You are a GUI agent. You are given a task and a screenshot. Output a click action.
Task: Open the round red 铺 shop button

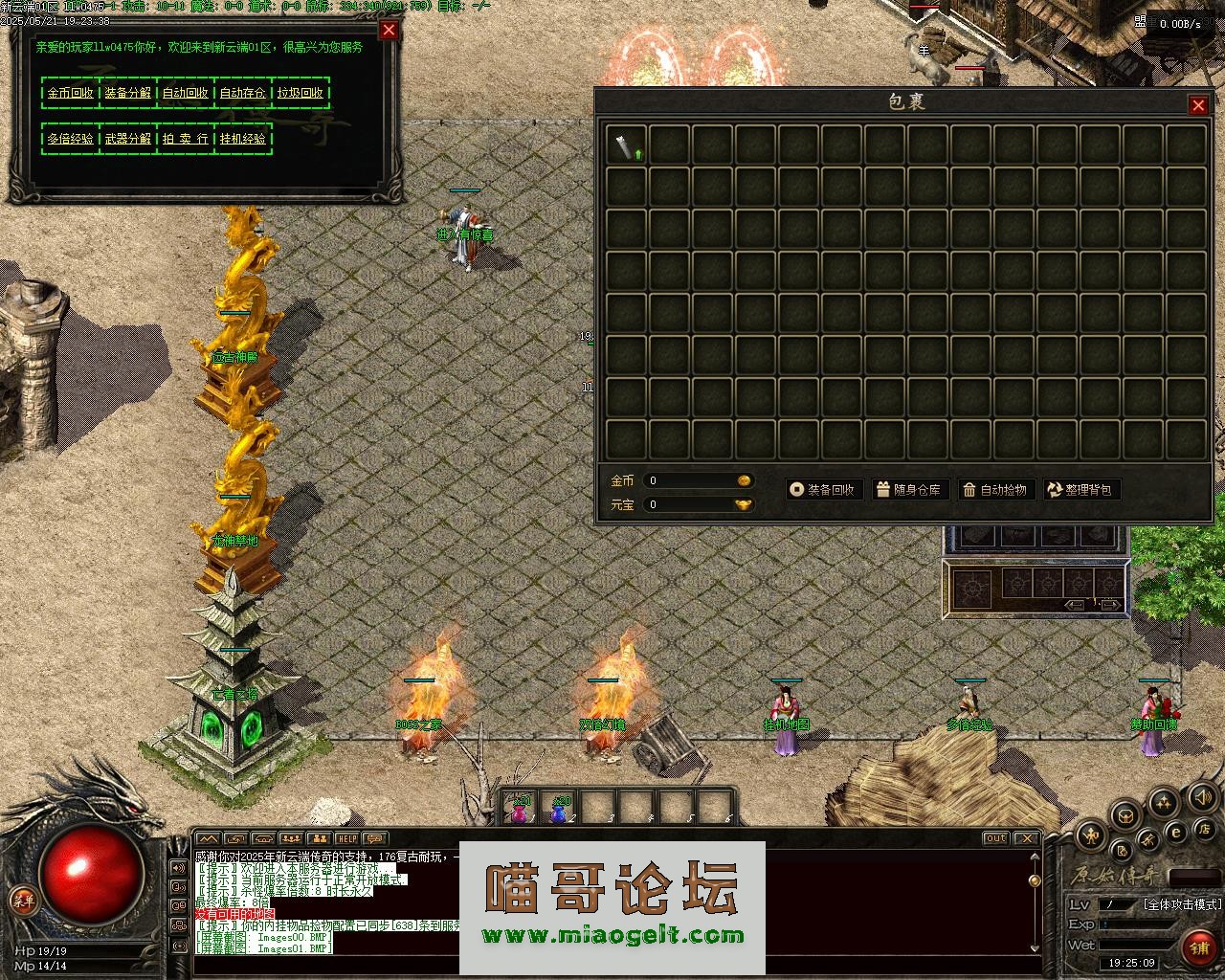(1198, 947)
